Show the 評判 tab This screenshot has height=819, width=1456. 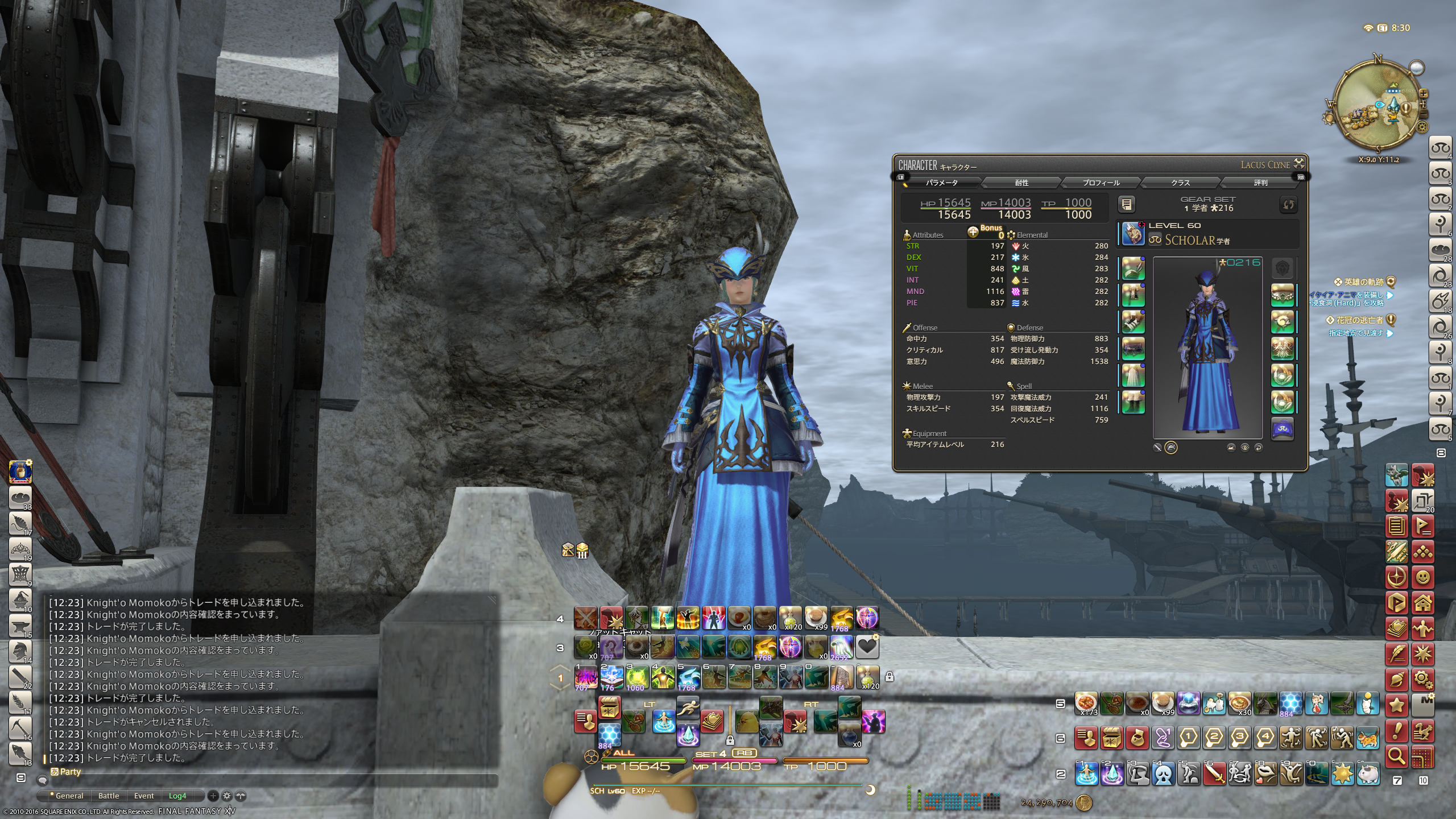tap(1260, 183)
